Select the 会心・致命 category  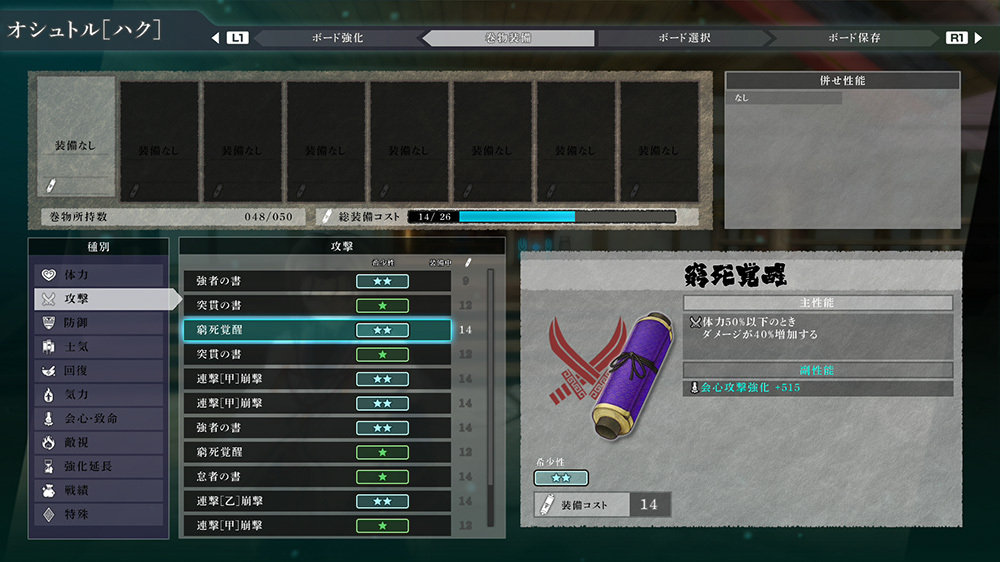point(98,419)
